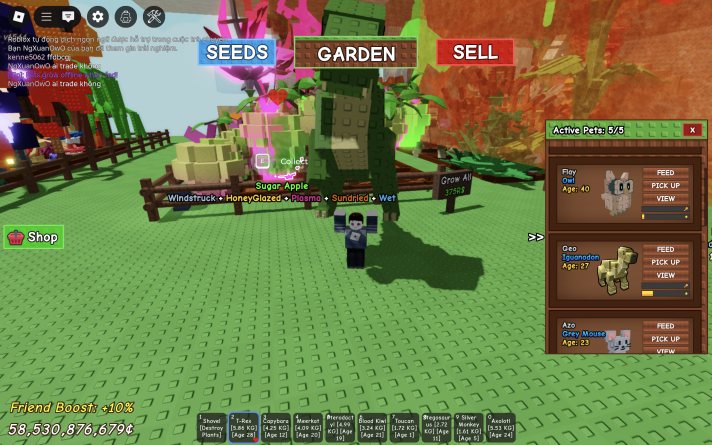Feed Flay the Owl
This screenshot has width=712, height=445.
pos(665,173)
